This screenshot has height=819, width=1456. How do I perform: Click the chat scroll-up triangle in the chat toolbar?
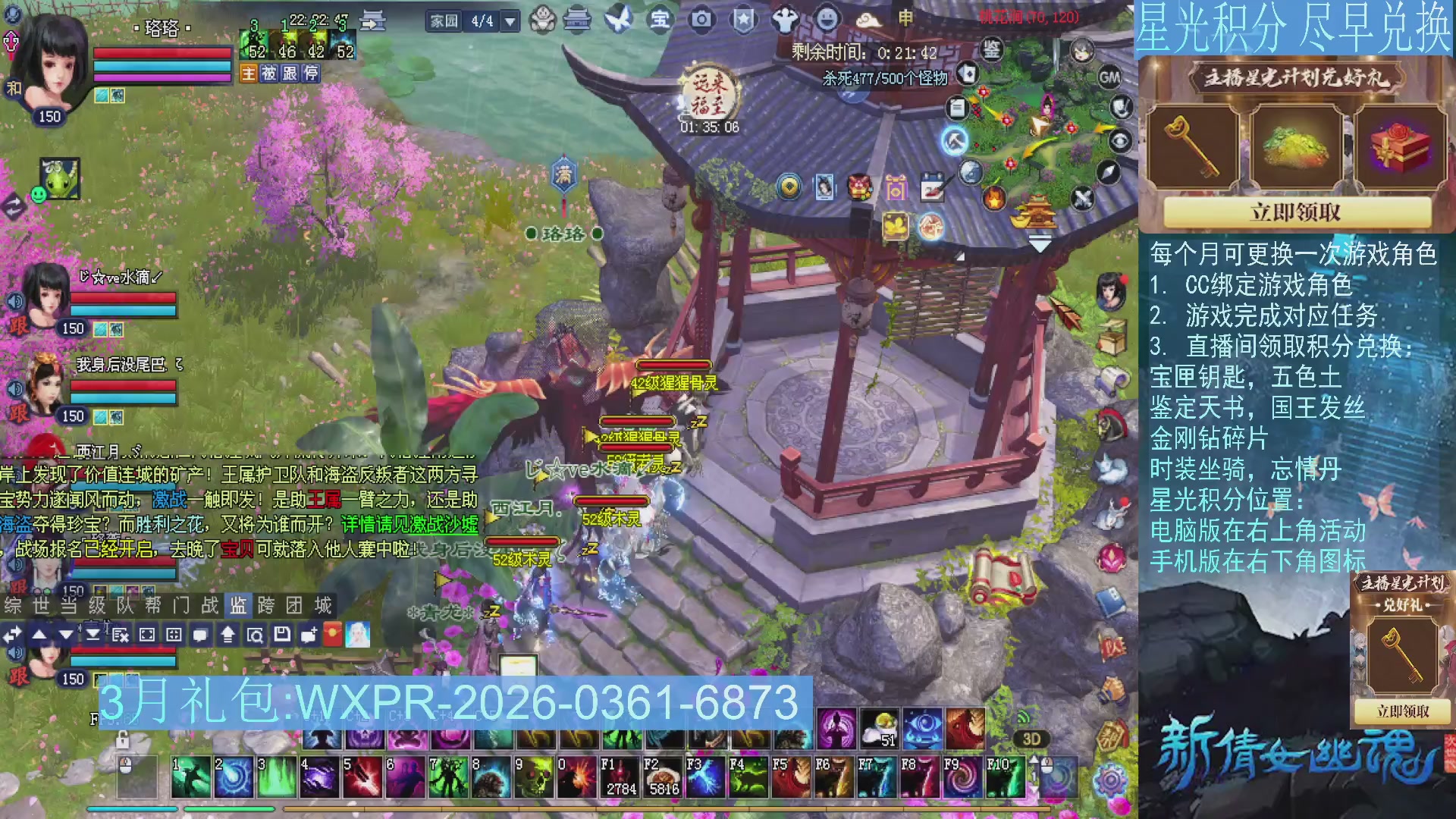[x=39, y=635]
